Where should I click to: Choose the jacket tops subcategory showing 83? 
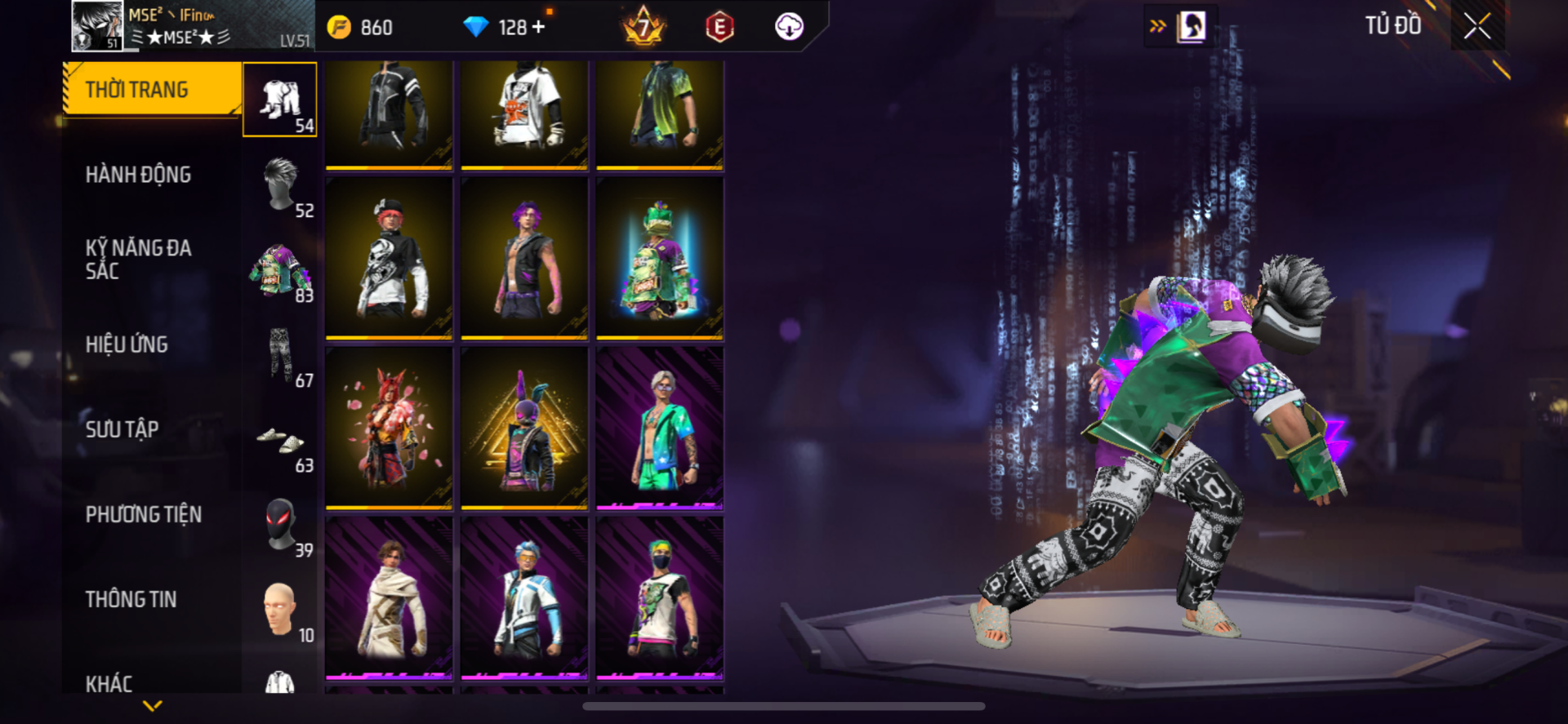[280, 270]
